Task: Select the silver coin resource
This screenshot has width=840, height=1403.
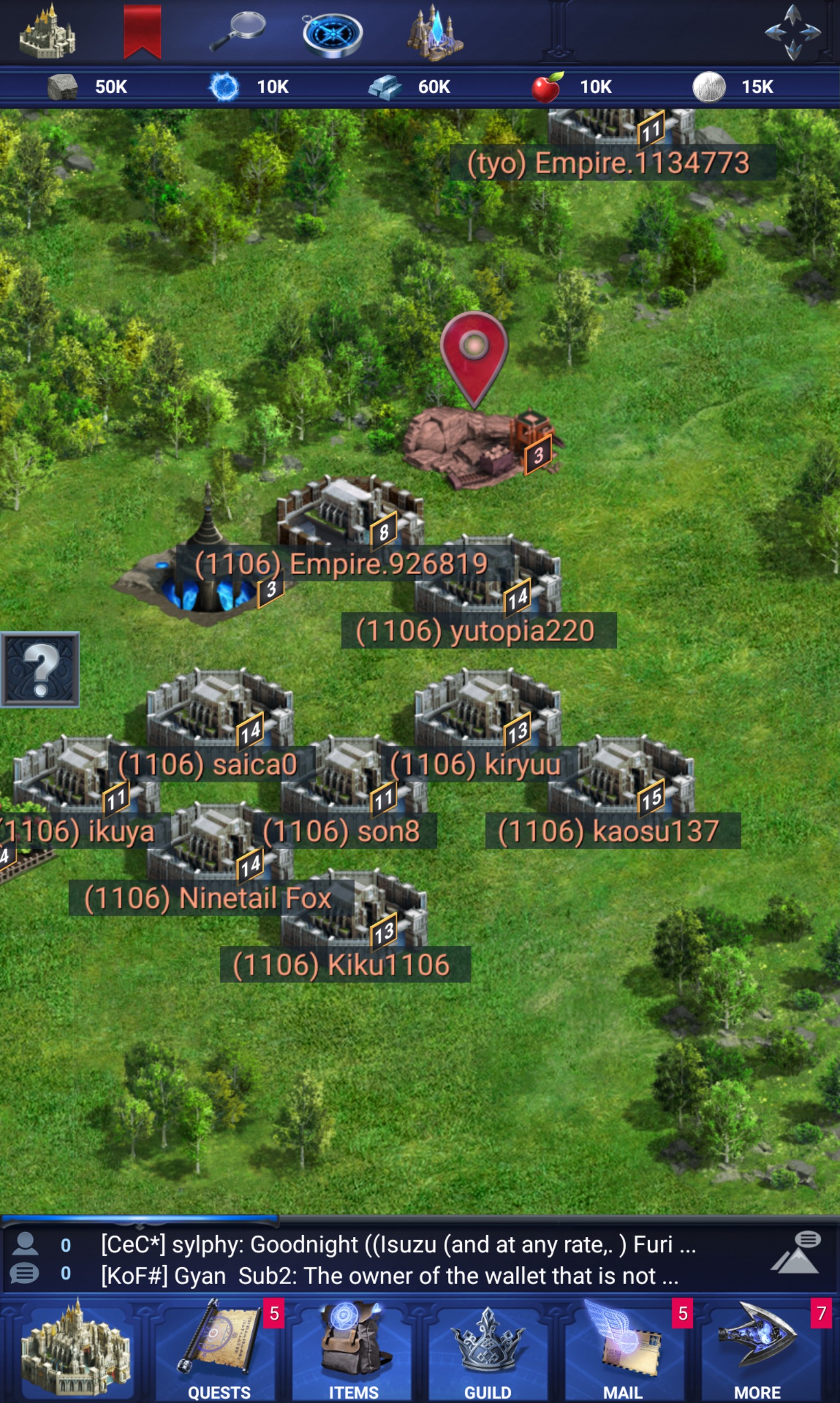Action: (x=734, y=87)
